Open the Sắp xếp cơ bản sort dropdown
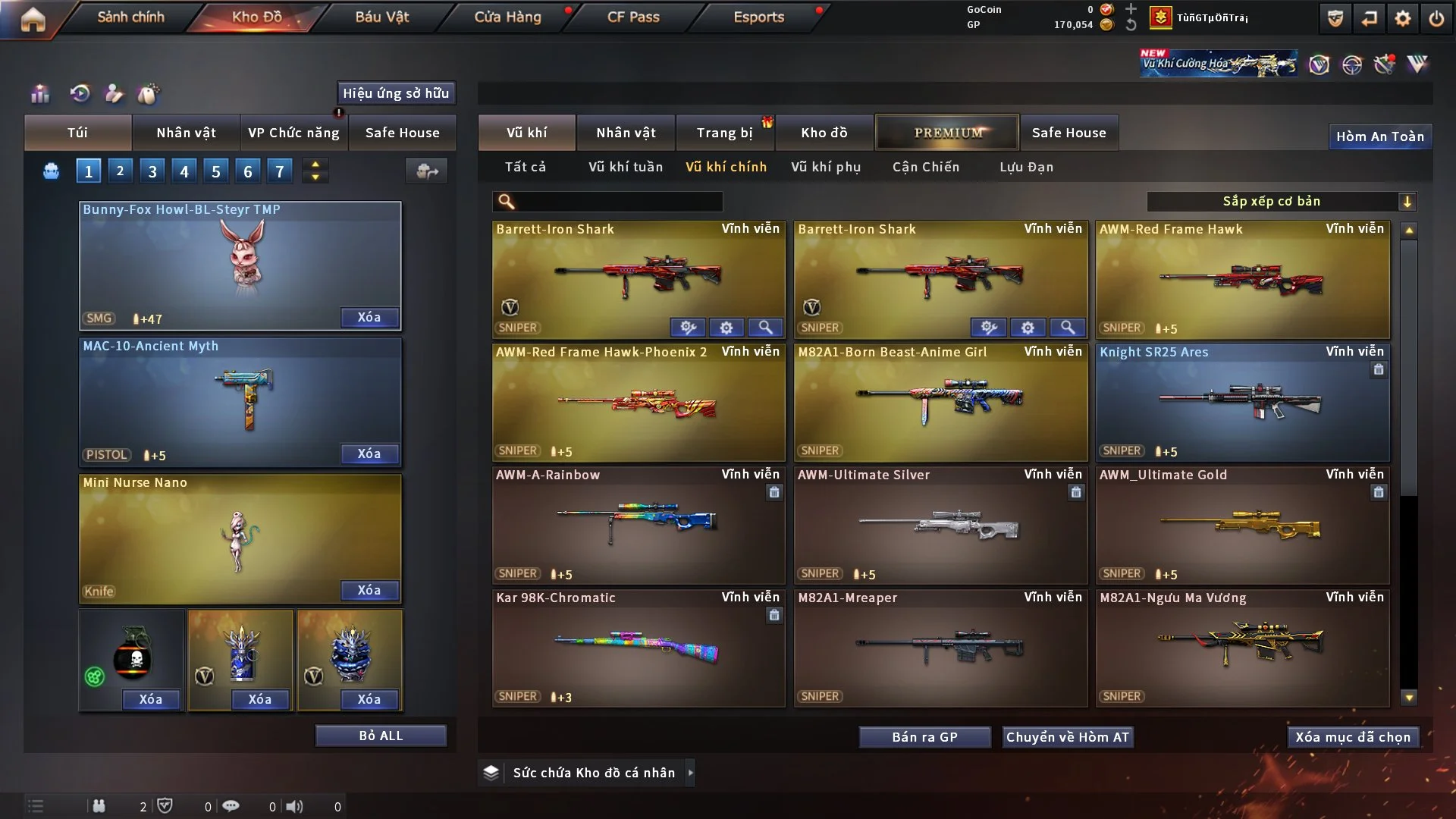 1281,201
